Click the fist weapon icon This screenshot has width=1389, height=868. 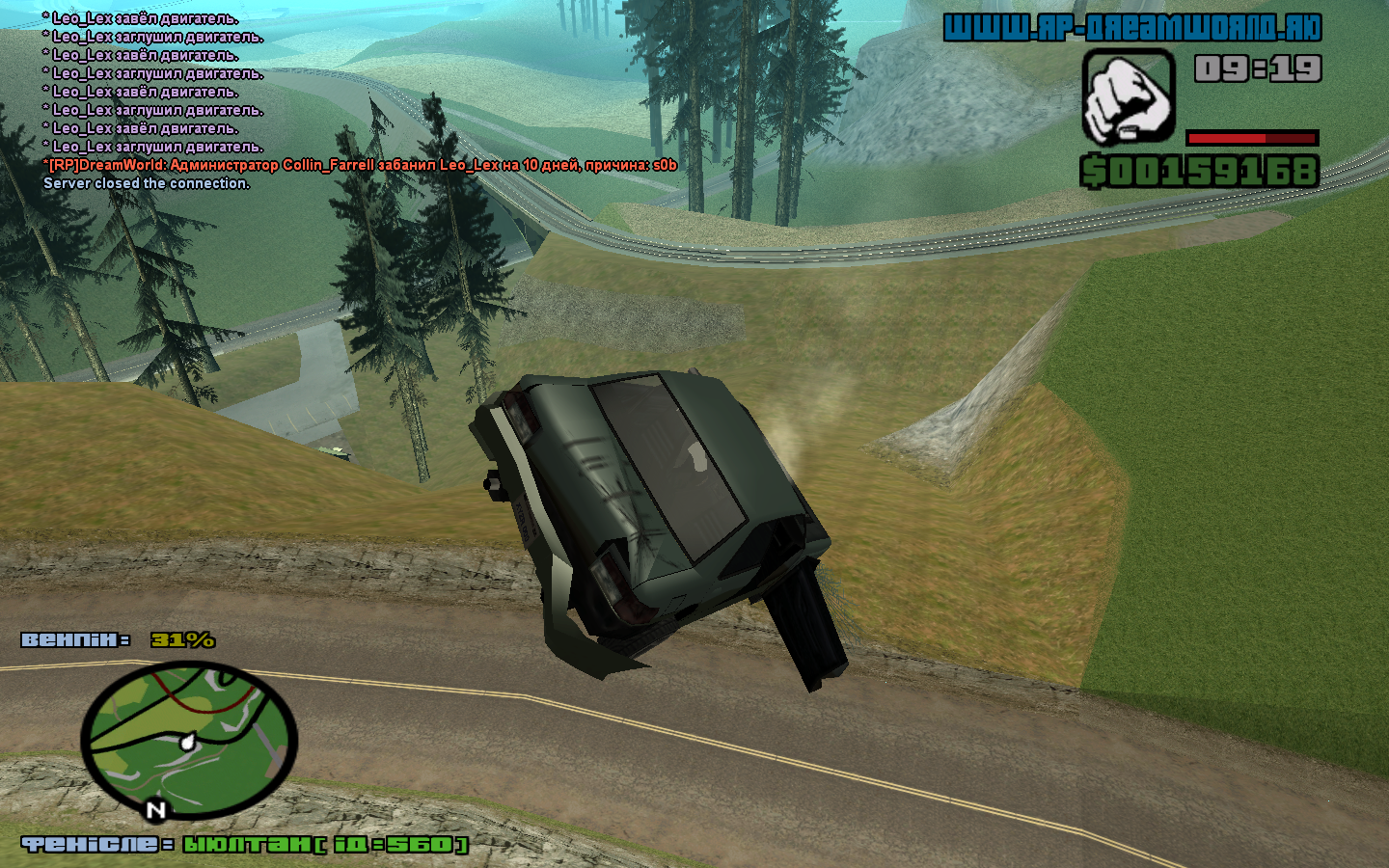click(x=1128, y=97)
